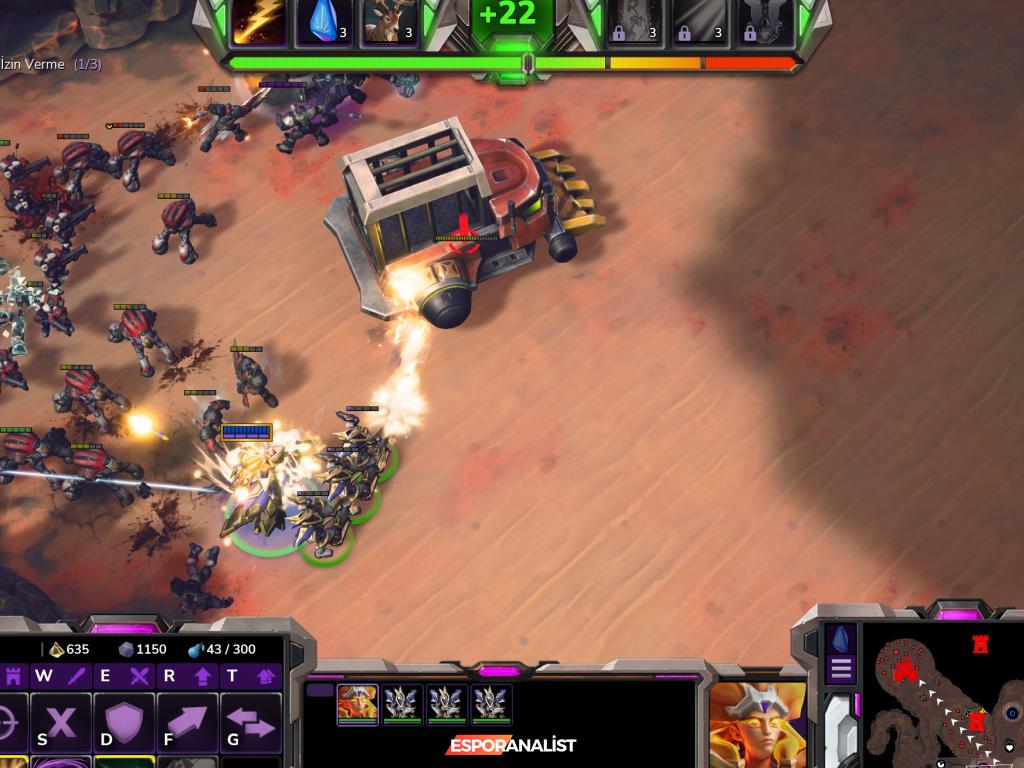This screenshot has height=768, width=1024.
Task: Click the large hero portrait
Action: (x=757, y=723)
